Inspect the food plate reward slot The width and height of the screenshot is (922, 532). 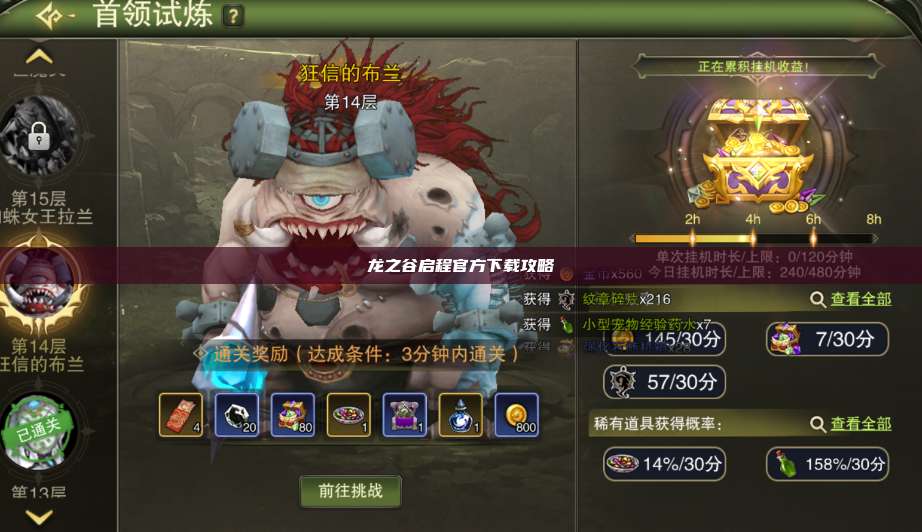pyautogui.click(x=349, y=415)
